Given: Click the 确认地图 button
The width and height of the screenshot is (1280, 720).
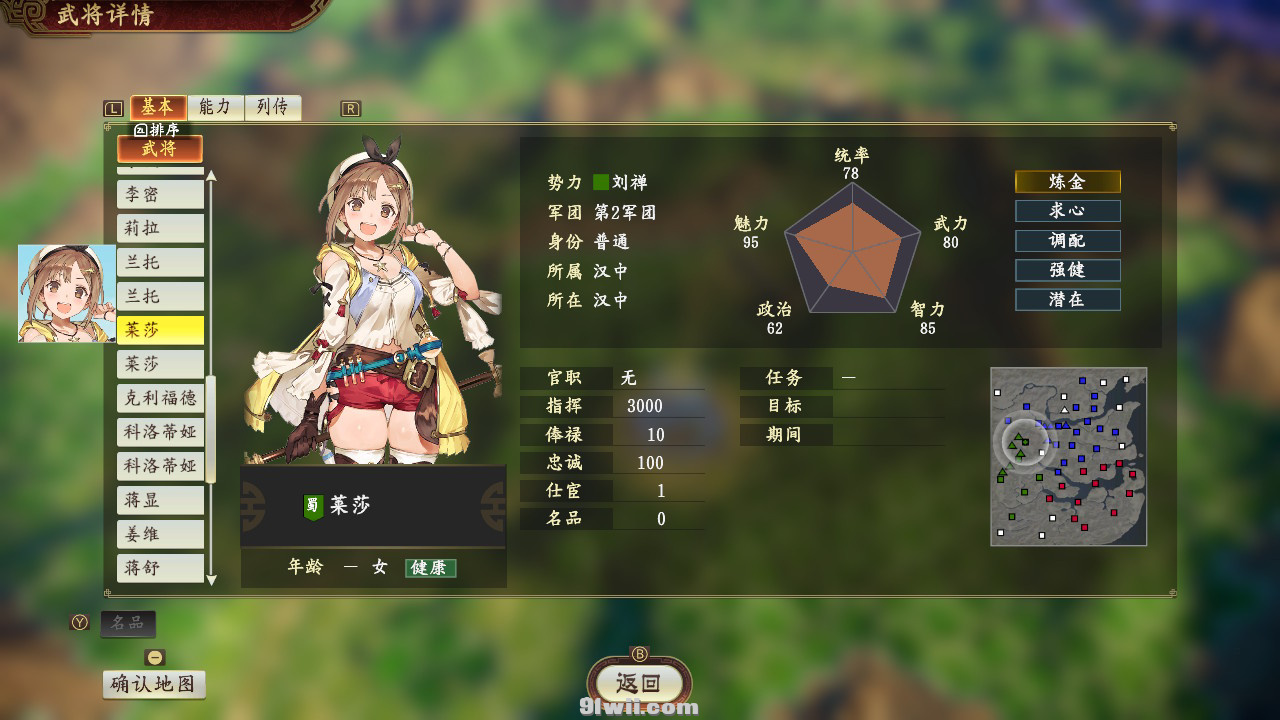Looking at the screenshot, I should click(x=154, y=685).
